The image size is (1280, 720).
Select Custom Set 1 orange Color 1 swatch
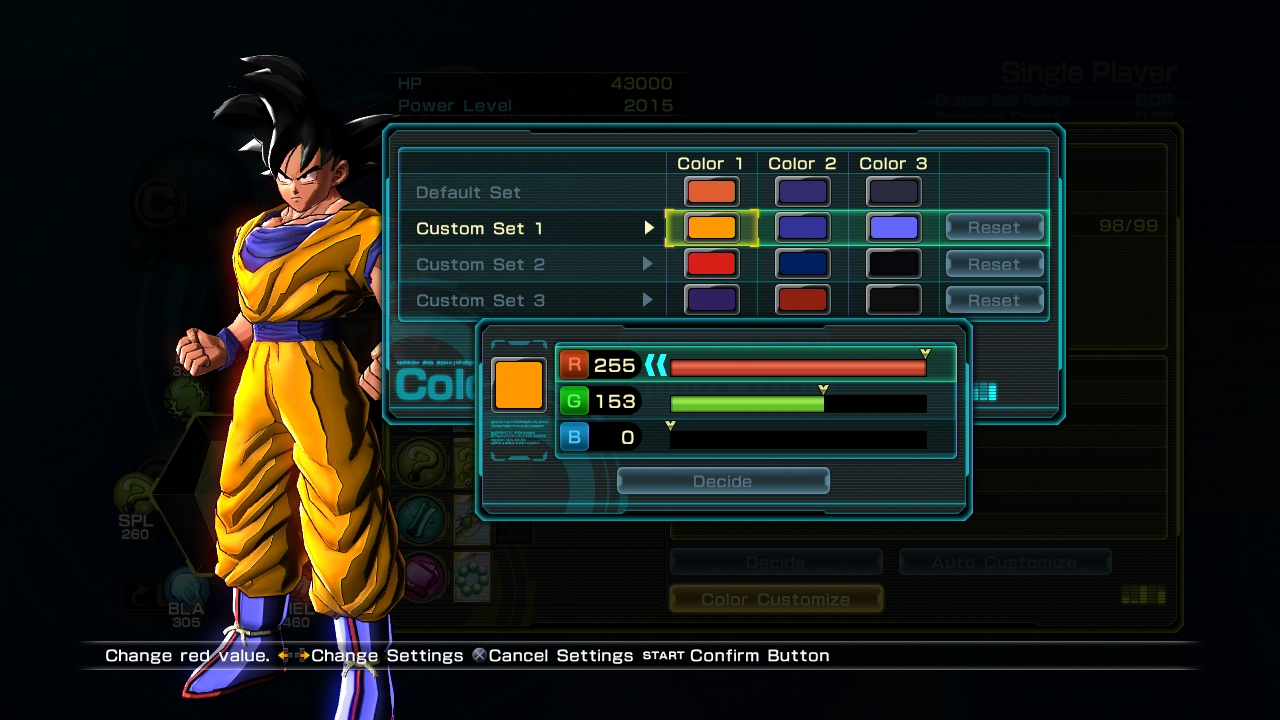(711, 228)
